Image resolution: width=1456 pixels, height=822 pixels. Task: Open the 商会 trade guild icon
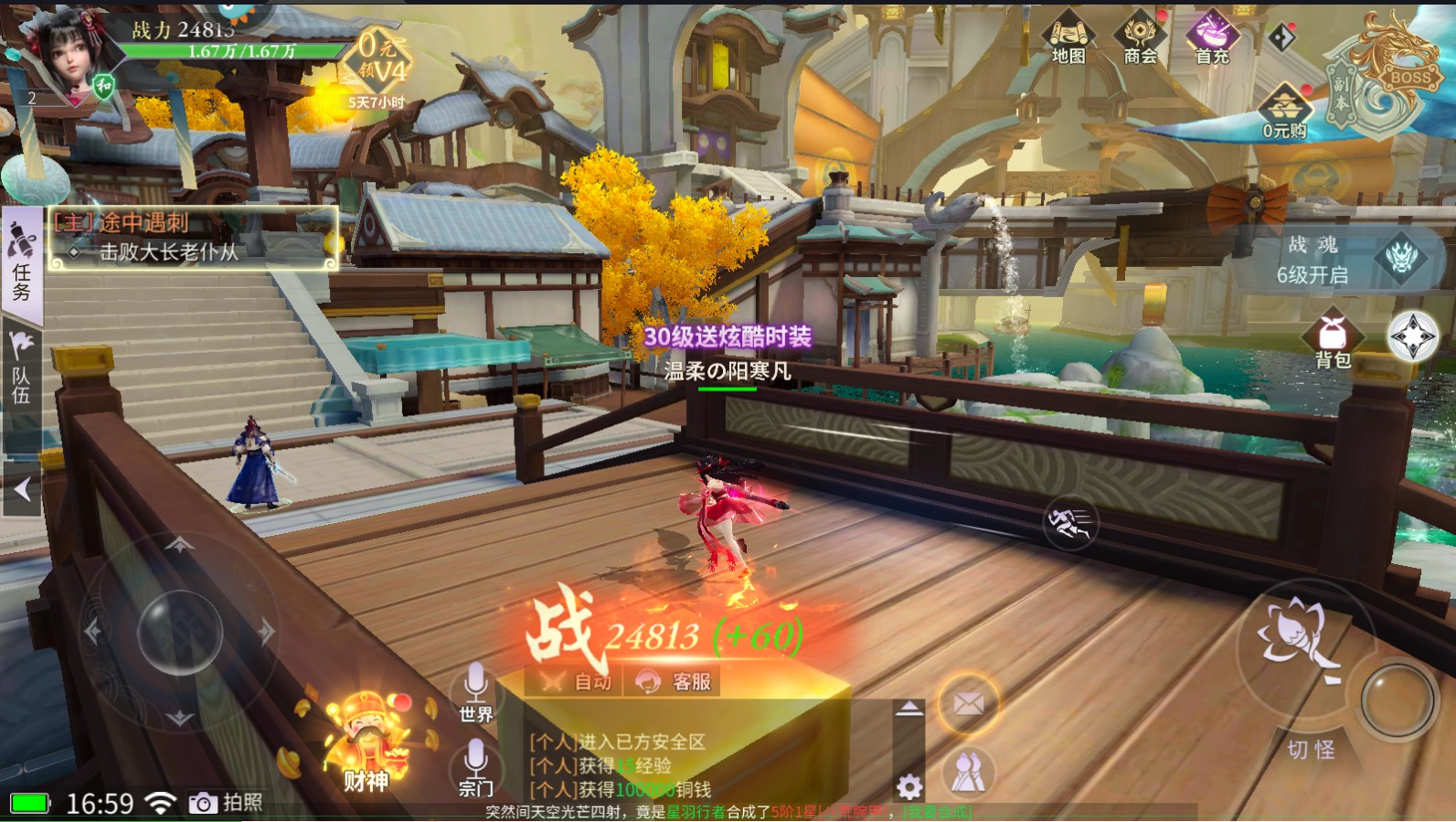coord(1139,39)
